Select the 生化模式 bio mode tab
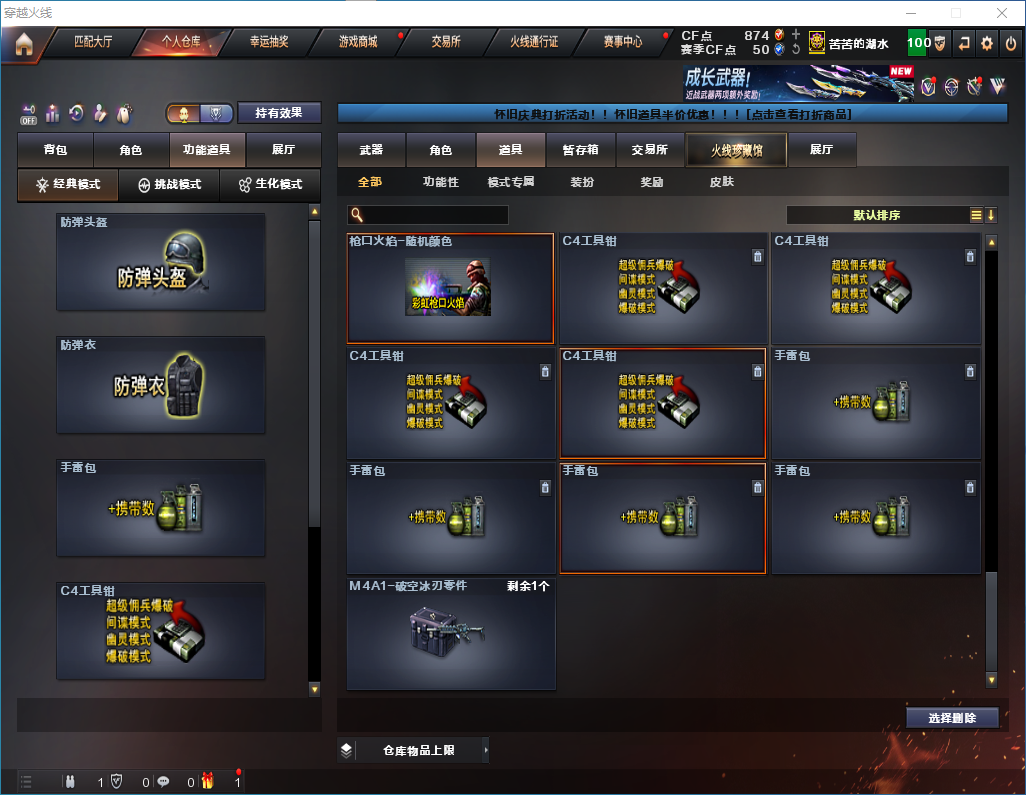This screenshot has height=795, width=1026. point(270,185)
